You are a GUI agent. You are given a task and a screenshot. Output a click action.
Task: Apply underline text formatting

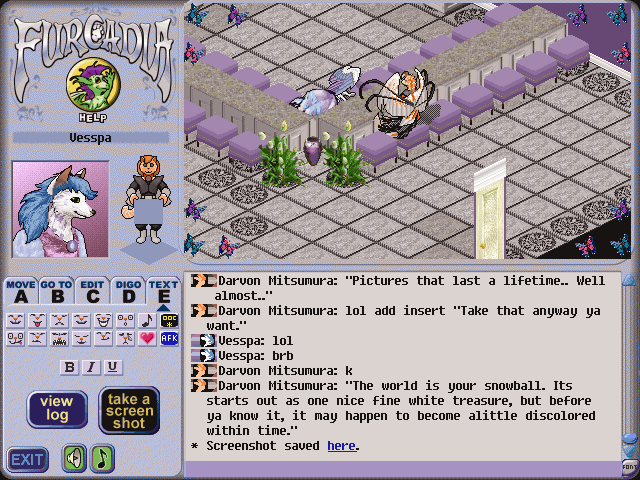pos(113,367)
